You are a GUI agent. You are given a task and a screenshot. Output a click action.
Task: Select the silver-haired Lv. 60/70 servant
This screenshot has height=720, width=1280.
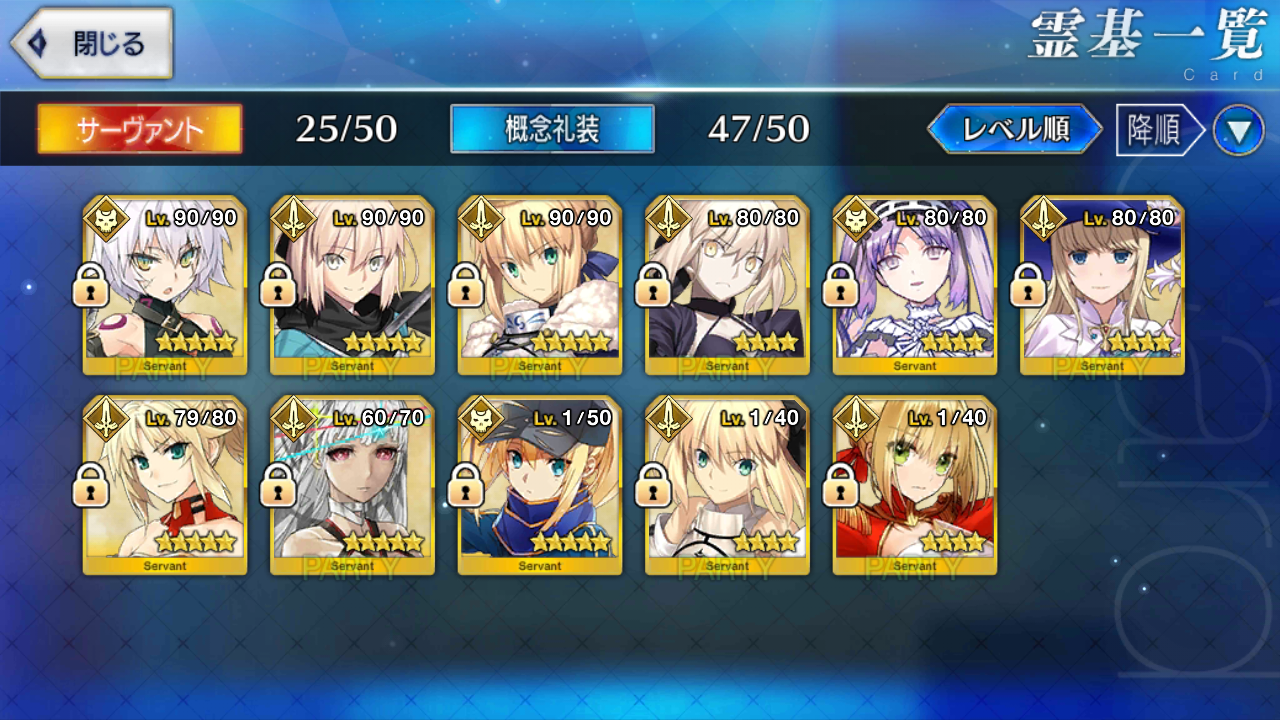352,485
